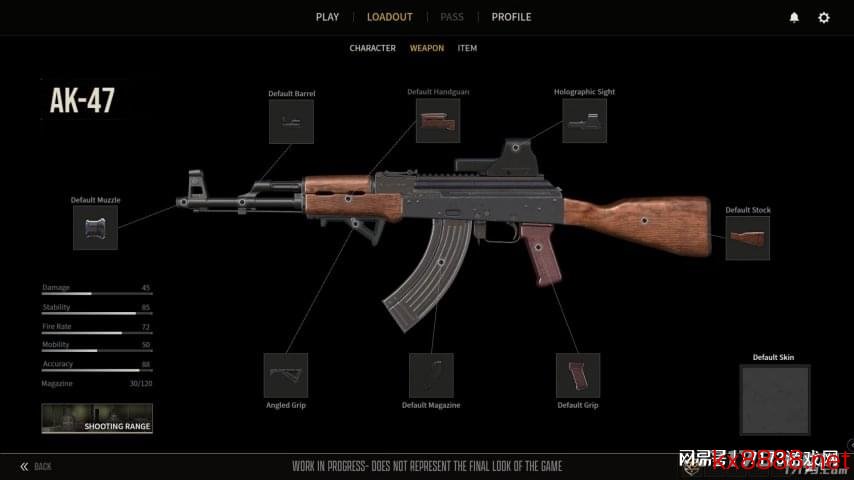Open the Default Magazine slot
This screenshot has height=480, width=854.
pos(431,375)
